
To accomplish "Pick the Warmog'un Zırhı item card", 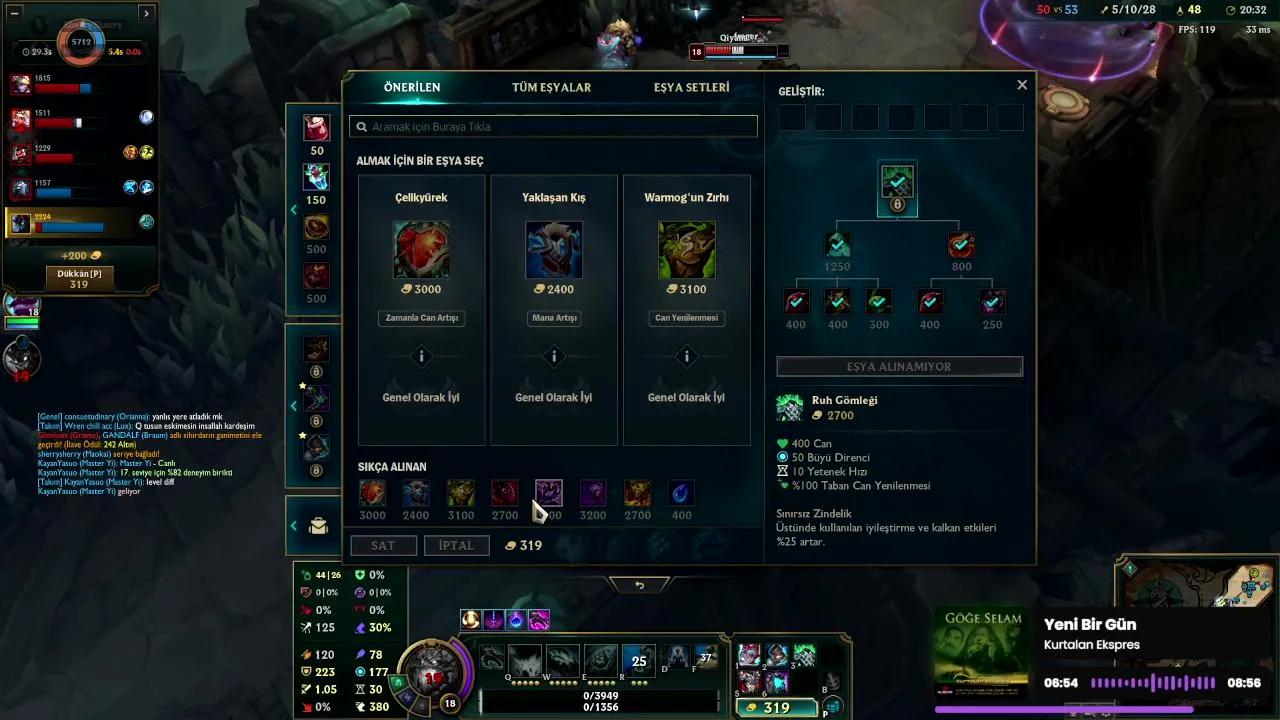I will [x=686, y=250].
